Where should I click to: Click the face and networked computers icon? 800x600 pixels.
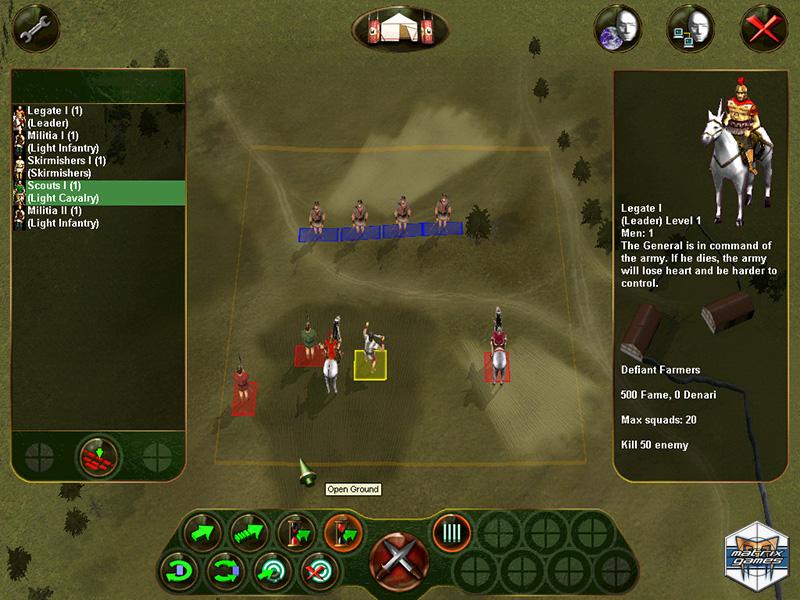point(691,28)
